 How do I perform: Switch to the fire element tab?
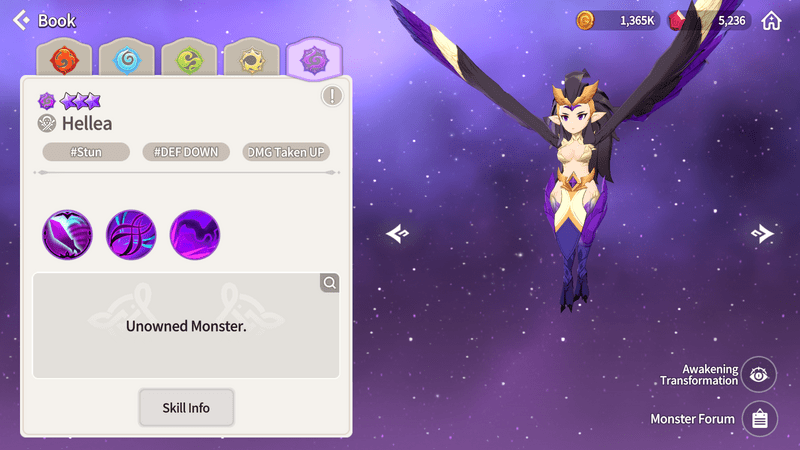coord(63,60)
